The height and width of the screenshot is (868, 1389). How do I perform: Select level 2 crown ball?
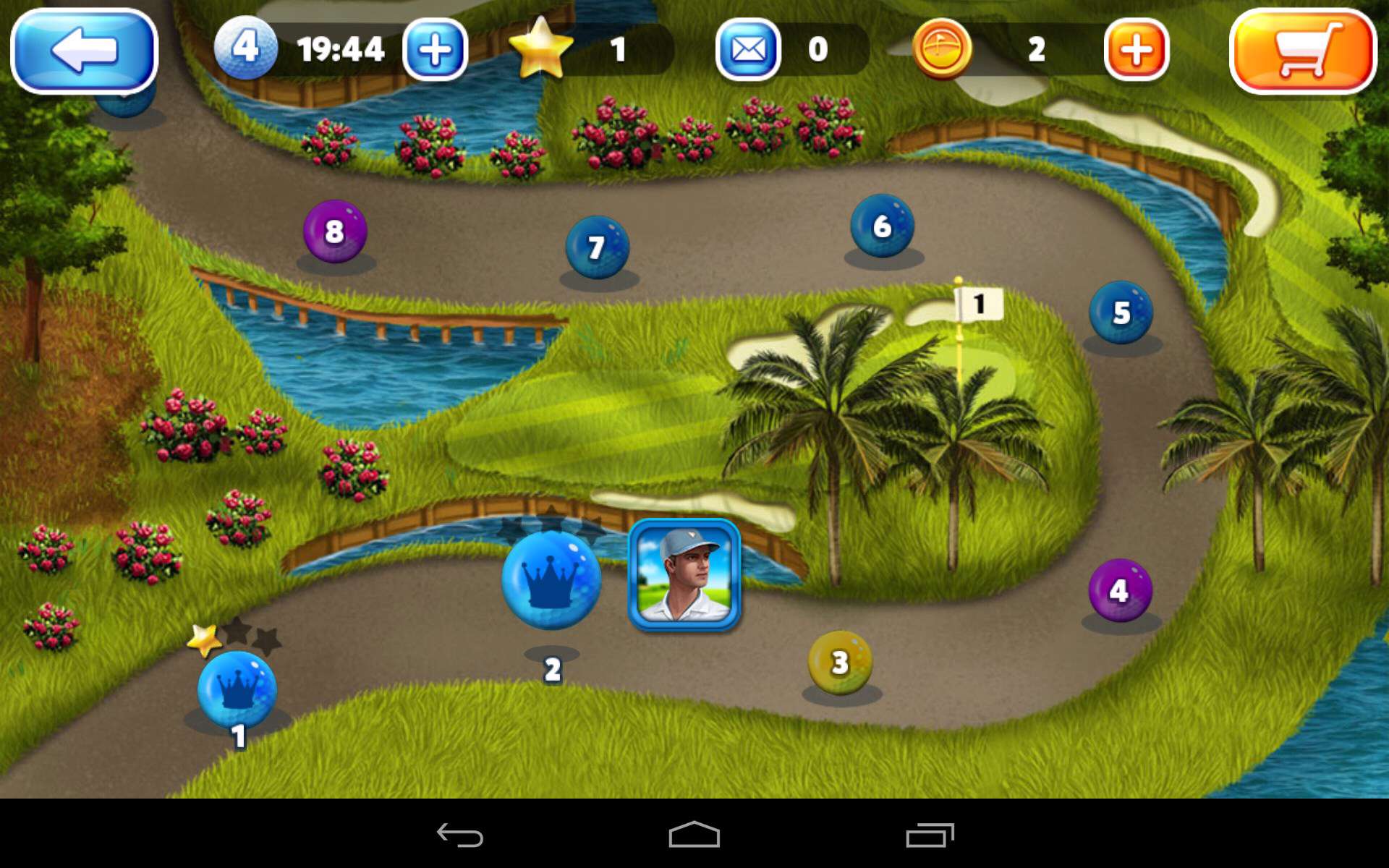tap(551, 580)
